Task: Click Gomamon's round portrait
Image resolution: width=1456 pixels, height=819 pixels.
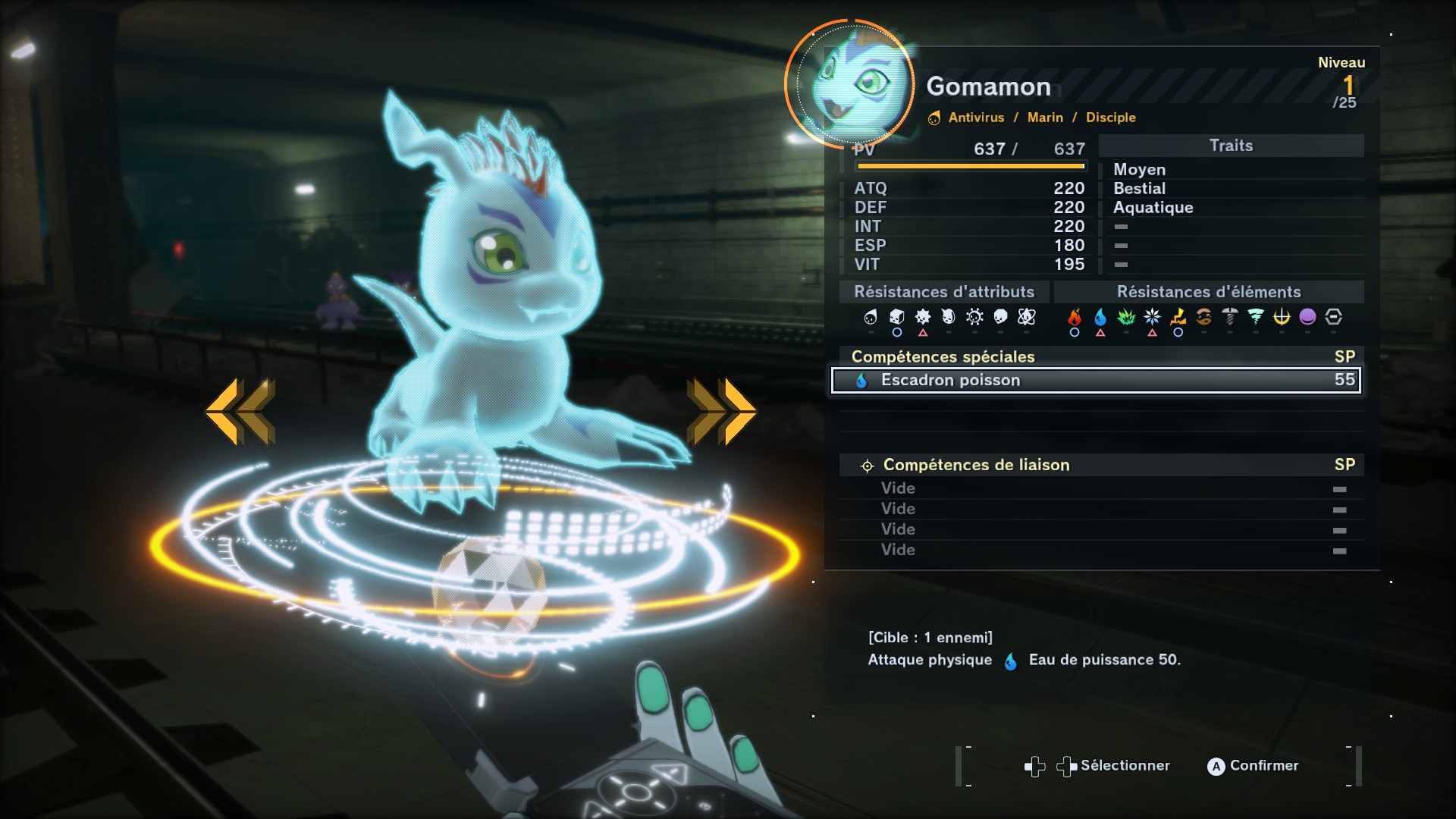Action: coord(851,83)
